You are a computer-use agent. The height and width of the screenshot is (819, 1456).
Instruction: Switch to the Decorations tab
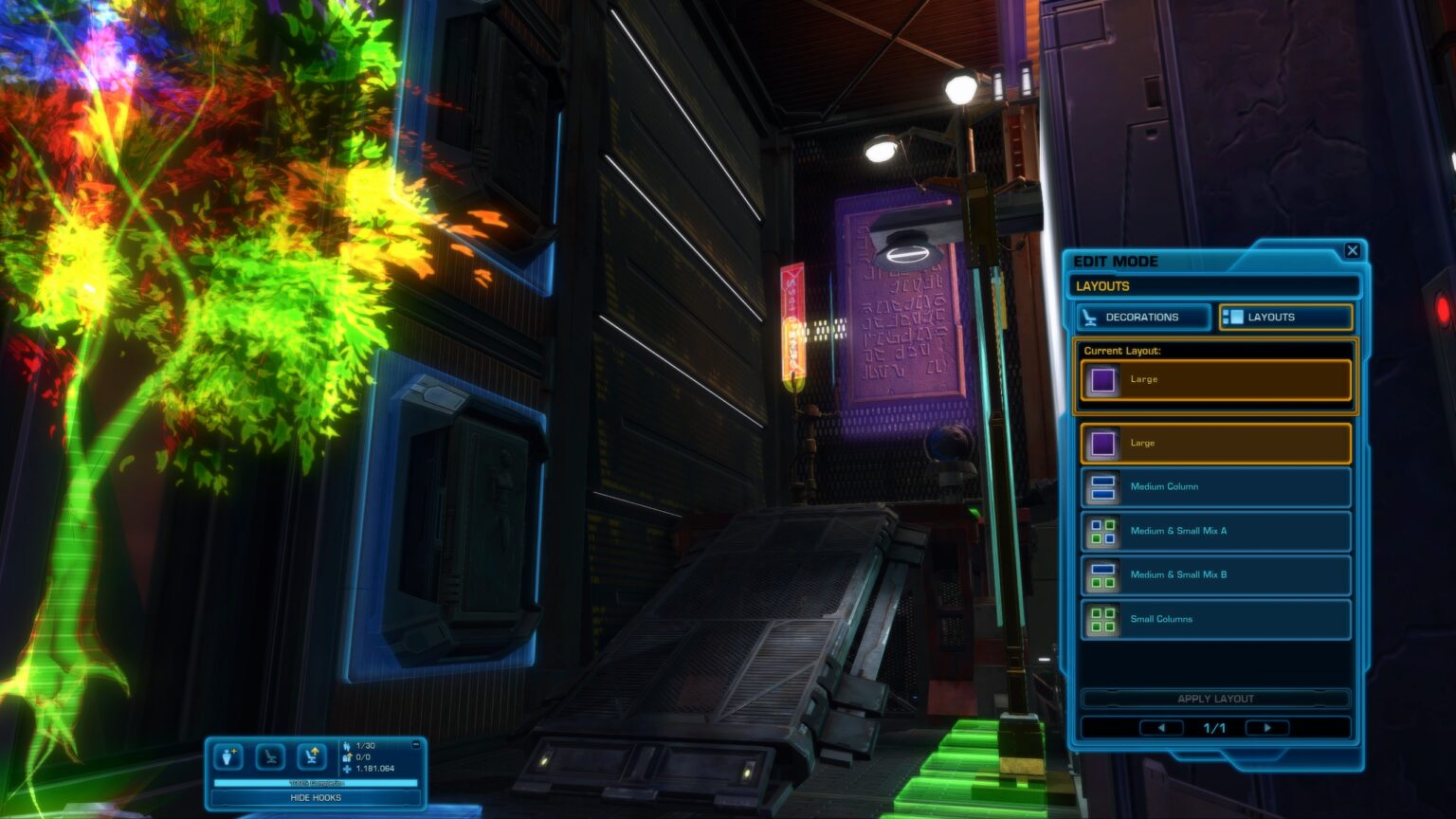[x=1141, y=318]
